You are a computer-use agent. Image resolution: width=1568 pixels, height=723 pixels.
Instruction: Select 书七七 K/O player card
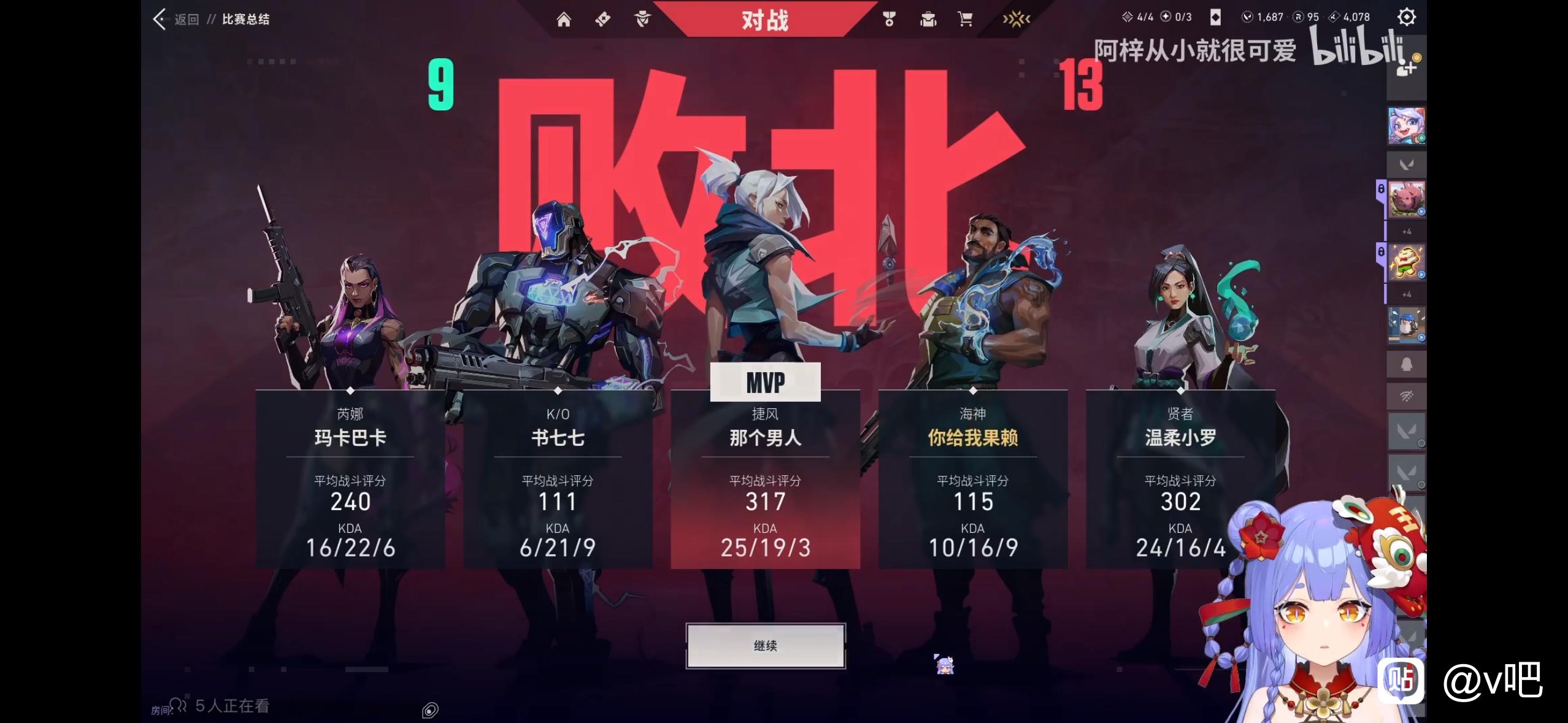point(557,478)
